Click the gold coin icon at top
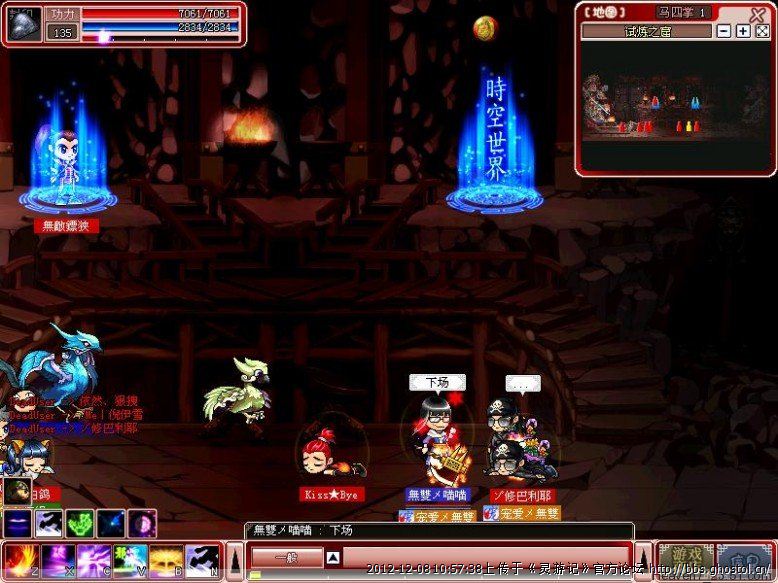Screen dimensions: 778x583 pyautogui.click(x=485, y=28)
